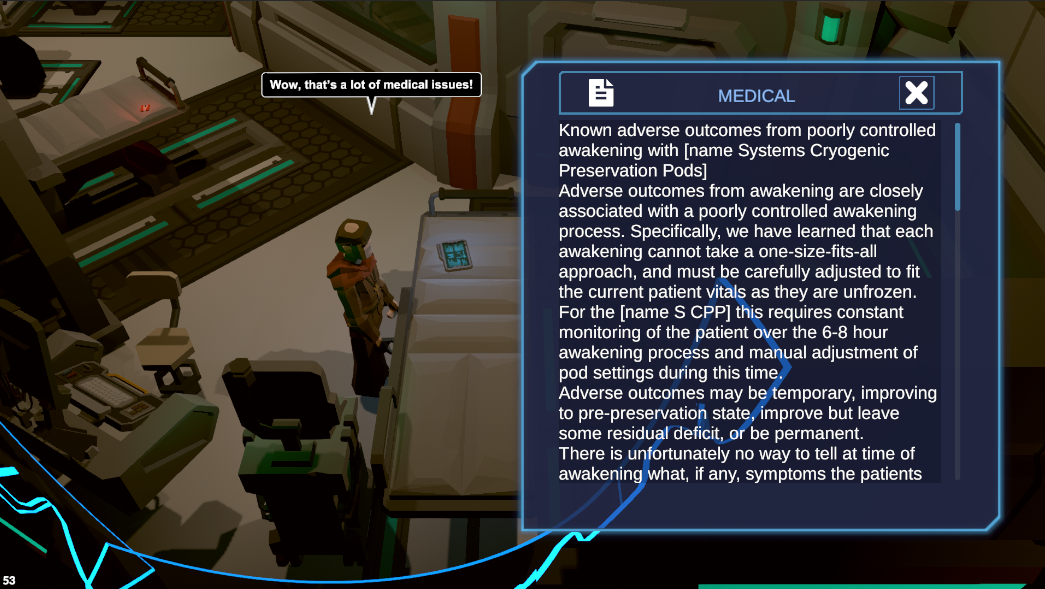Click the Medical panel scrollbar
Viewport: 1045px width, 589px height.
click(x=957, y=167)
